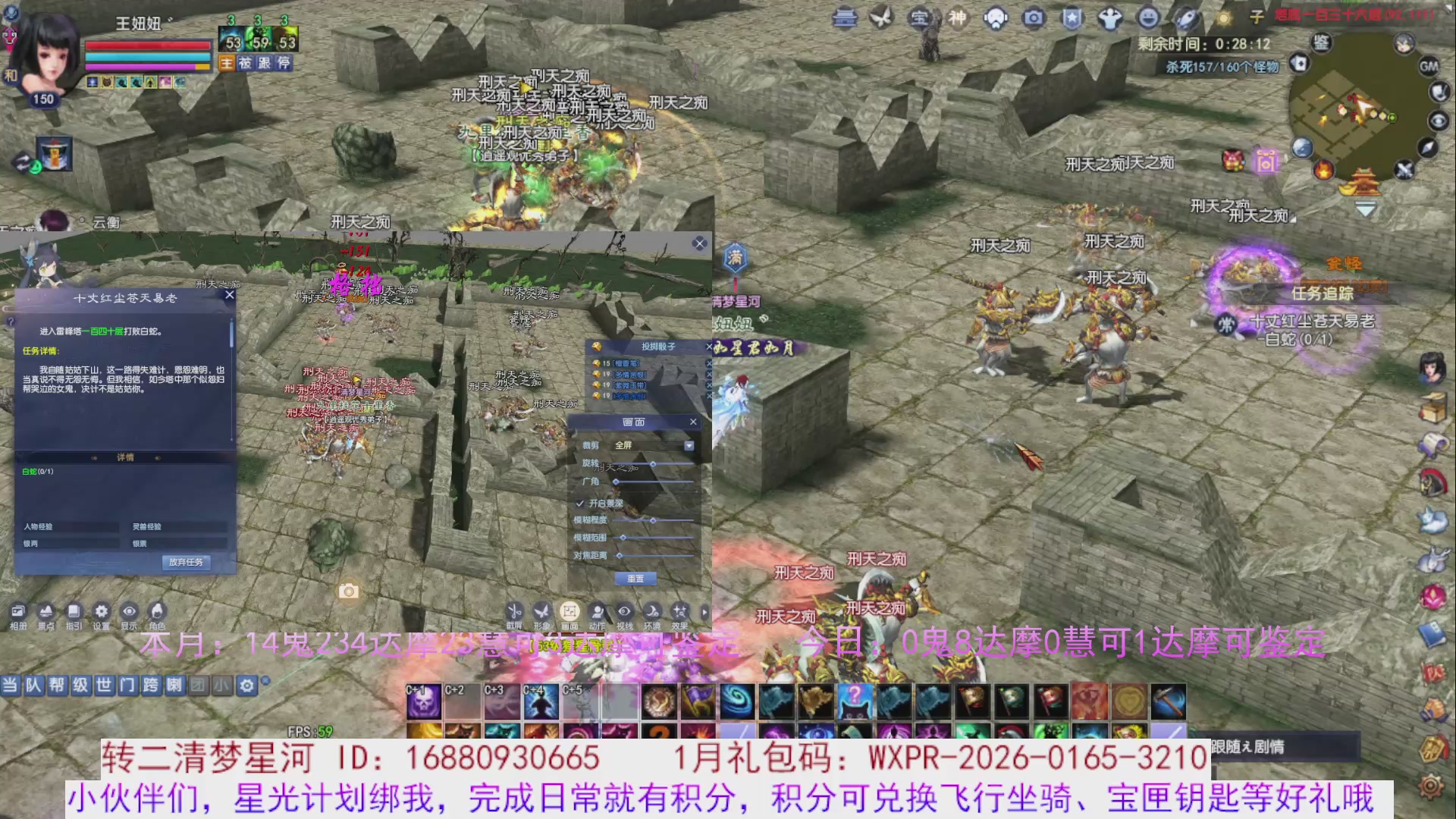1456x819 pixels.
Task: Open the 详情 tab in the quest panel
Action: tap(125, 457)
